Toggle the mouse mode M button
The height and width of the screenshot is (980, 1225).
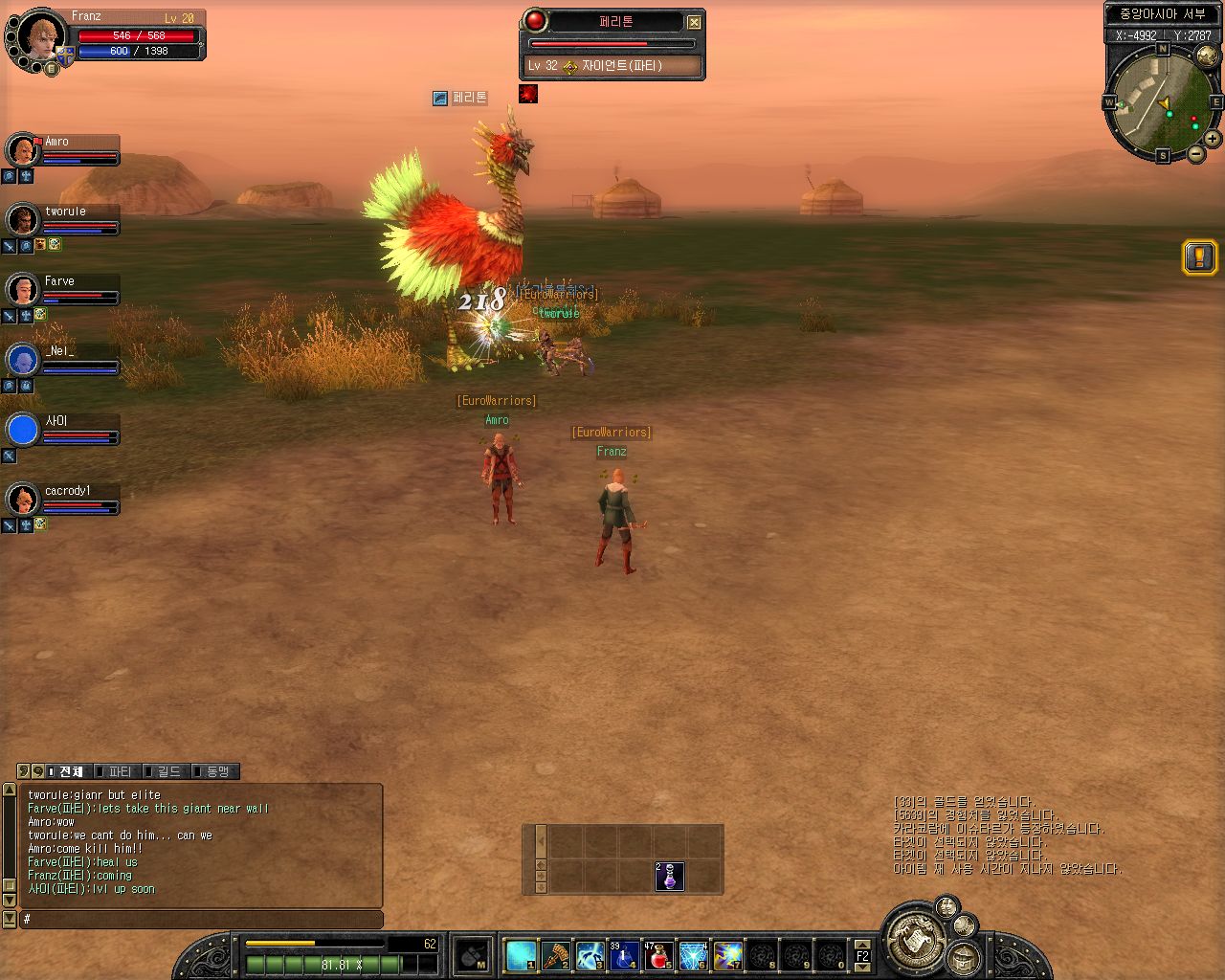pyautogui.click(x=473, y=956)
